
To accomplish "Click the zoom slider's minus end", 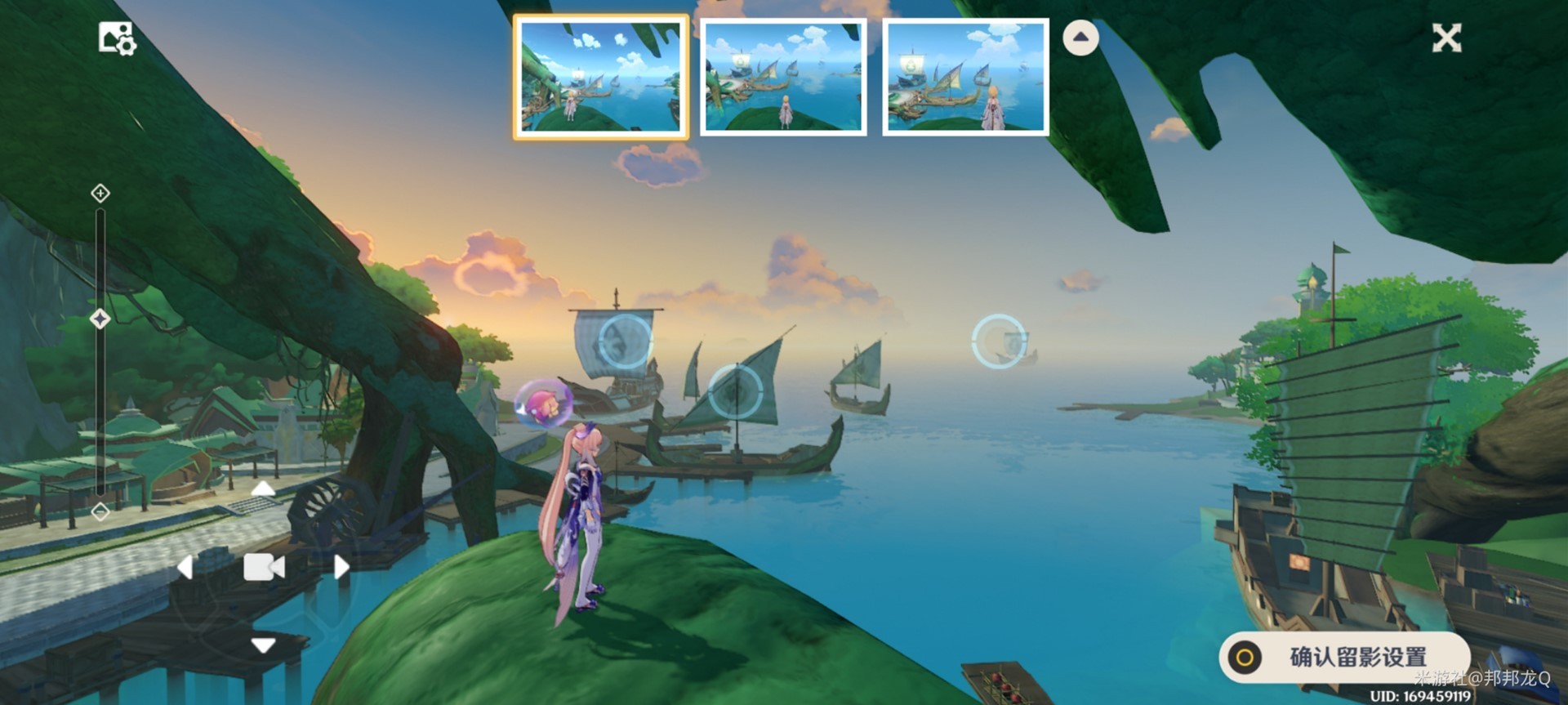I will (100, 511).
